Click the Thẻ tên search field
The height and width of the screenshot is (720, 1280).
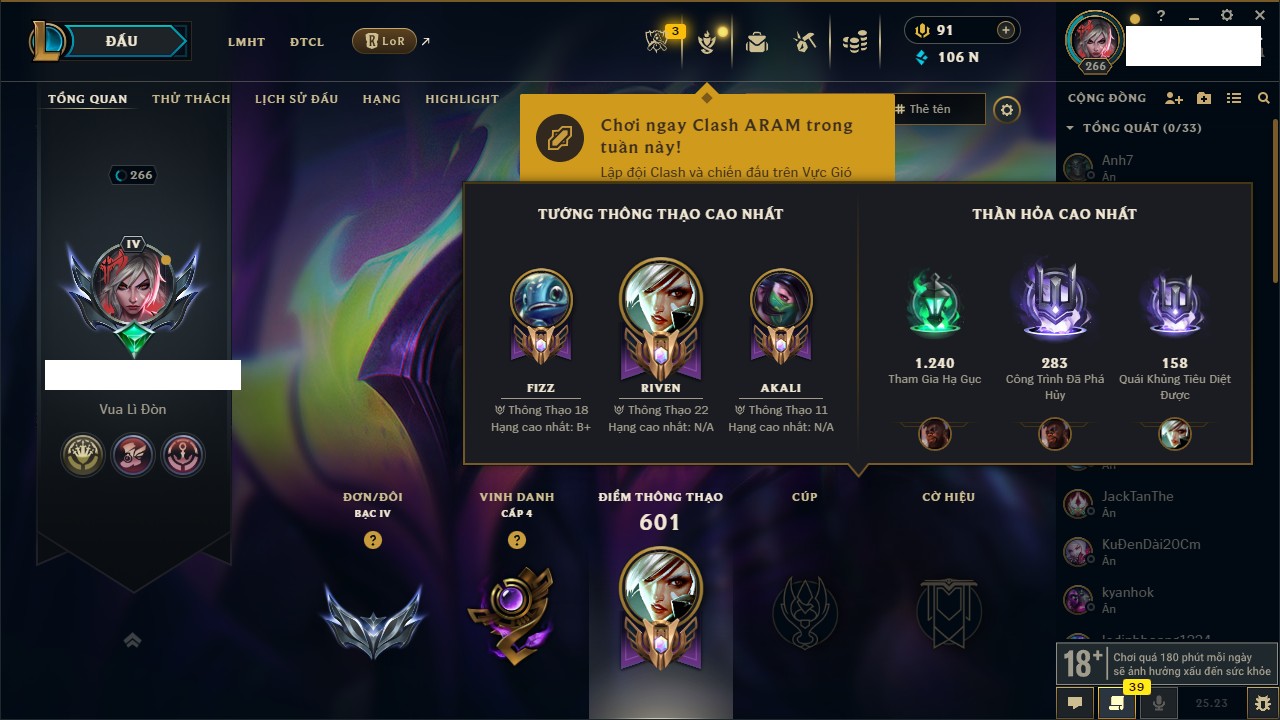(939, 109)
